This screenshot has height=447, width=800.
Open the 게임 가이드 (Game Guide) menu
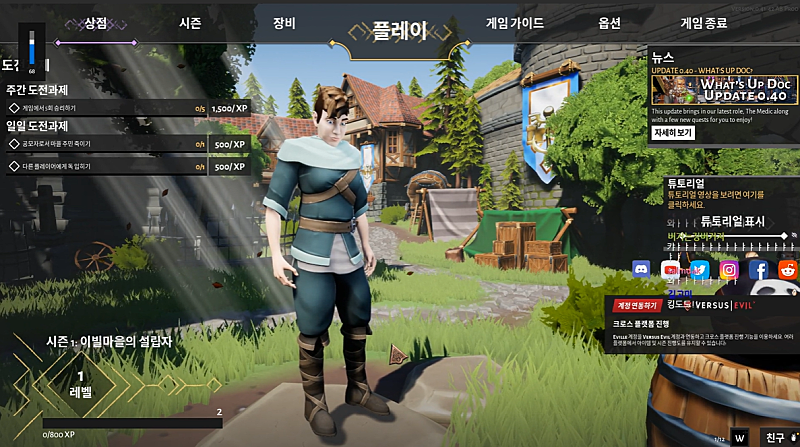point(515,23)
